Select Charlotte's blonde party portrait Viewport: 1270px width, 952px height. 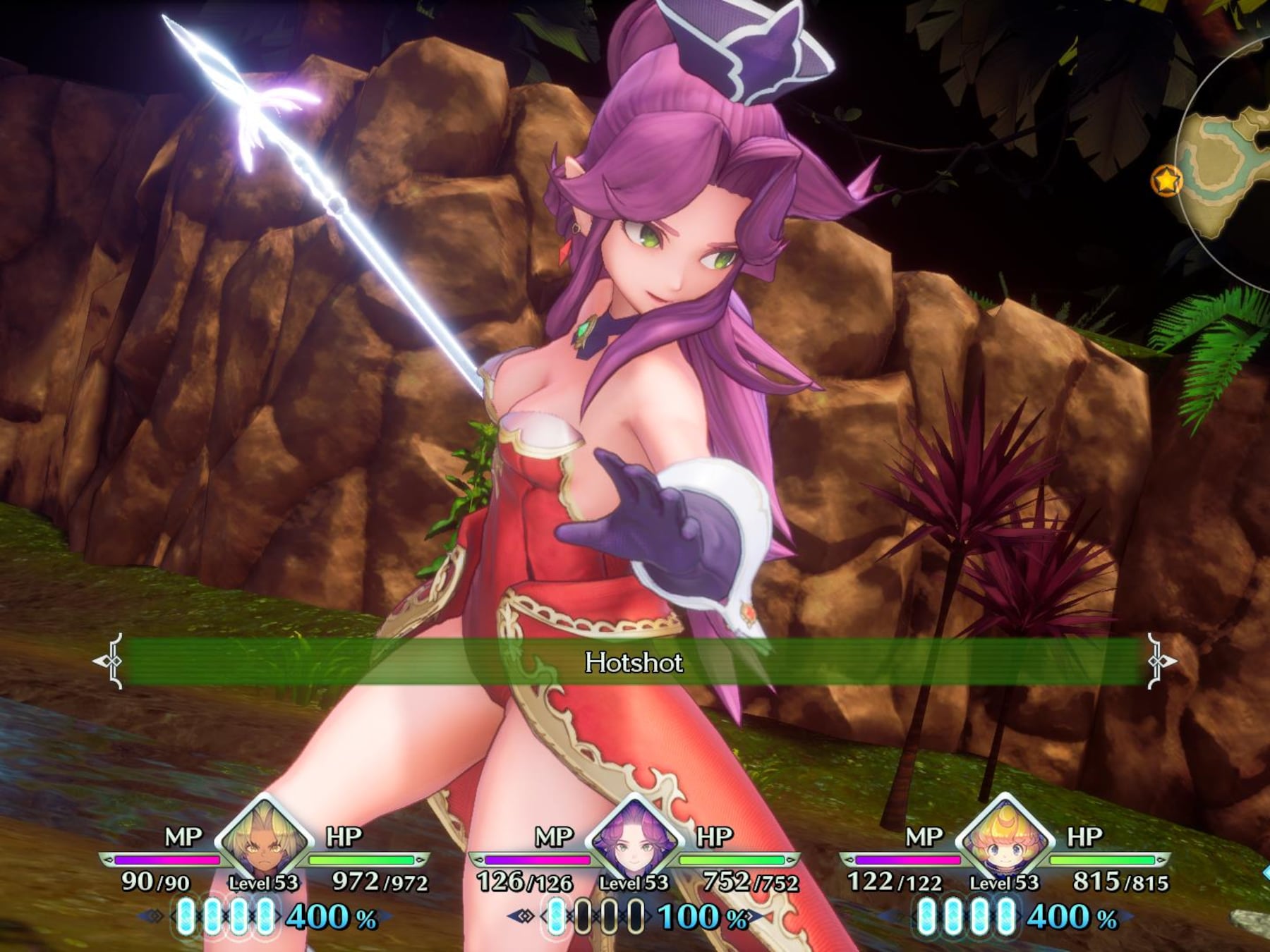point(1005,841)
